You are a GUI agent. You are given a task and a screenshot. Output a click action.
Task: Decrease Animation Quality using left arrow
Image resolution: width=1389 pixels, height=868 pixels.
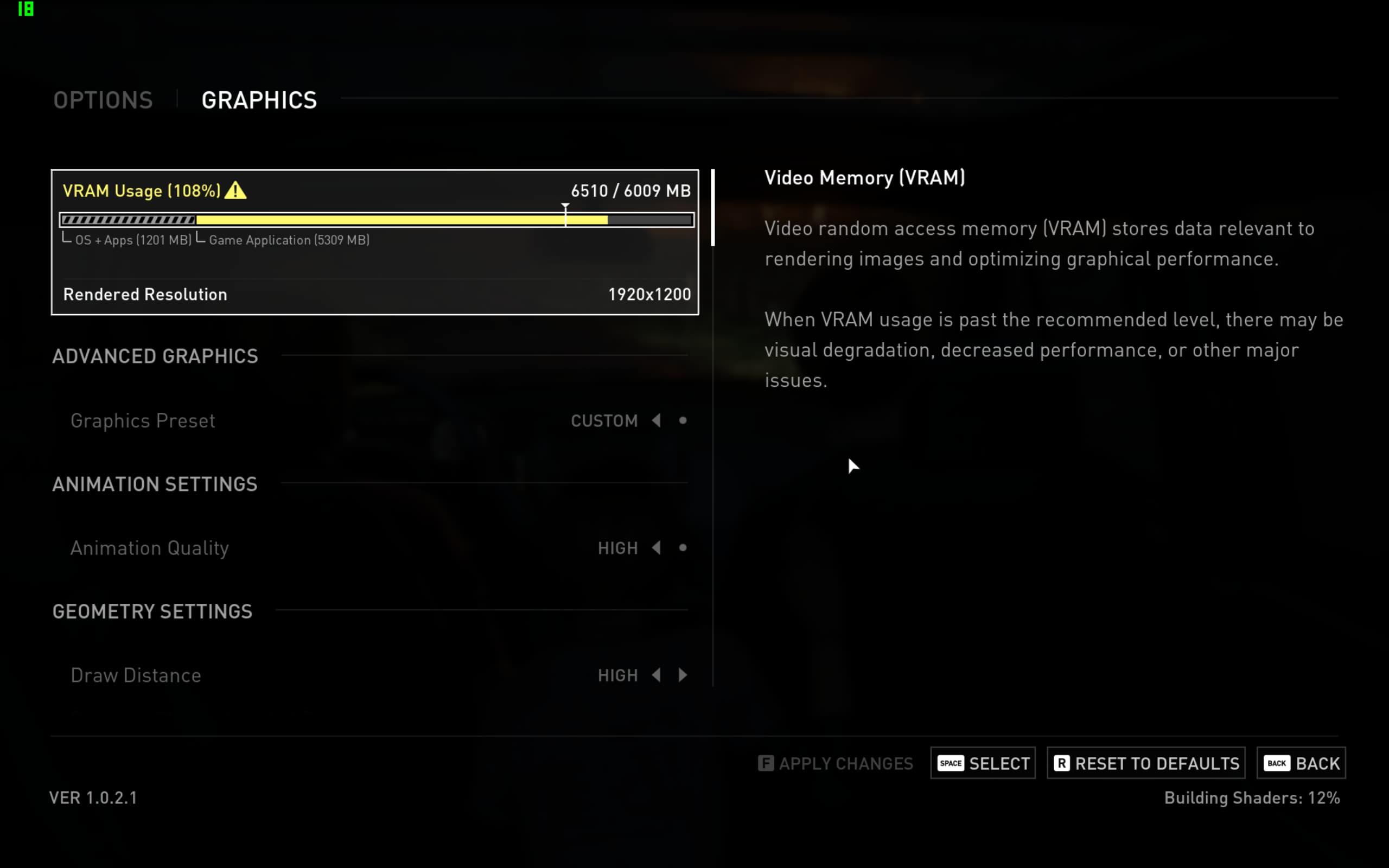tap(656, 548)
